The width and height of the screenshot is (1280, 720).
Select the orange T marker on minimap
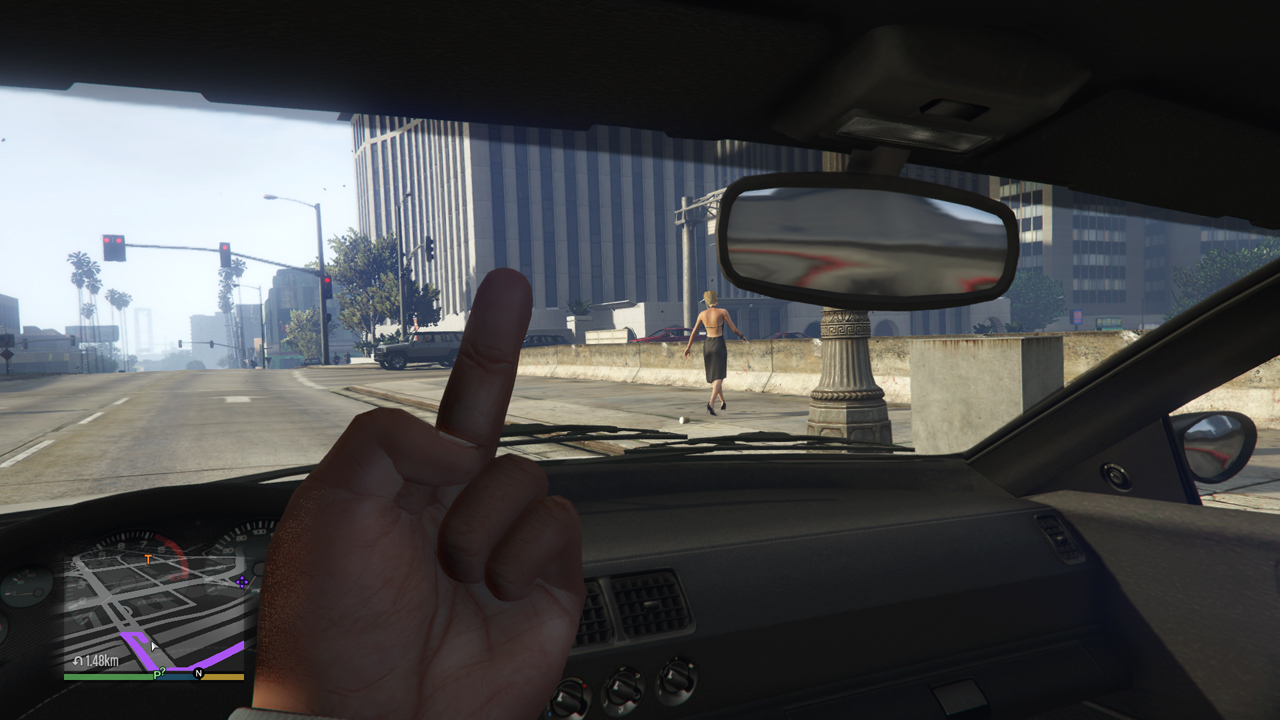point(149,559)
